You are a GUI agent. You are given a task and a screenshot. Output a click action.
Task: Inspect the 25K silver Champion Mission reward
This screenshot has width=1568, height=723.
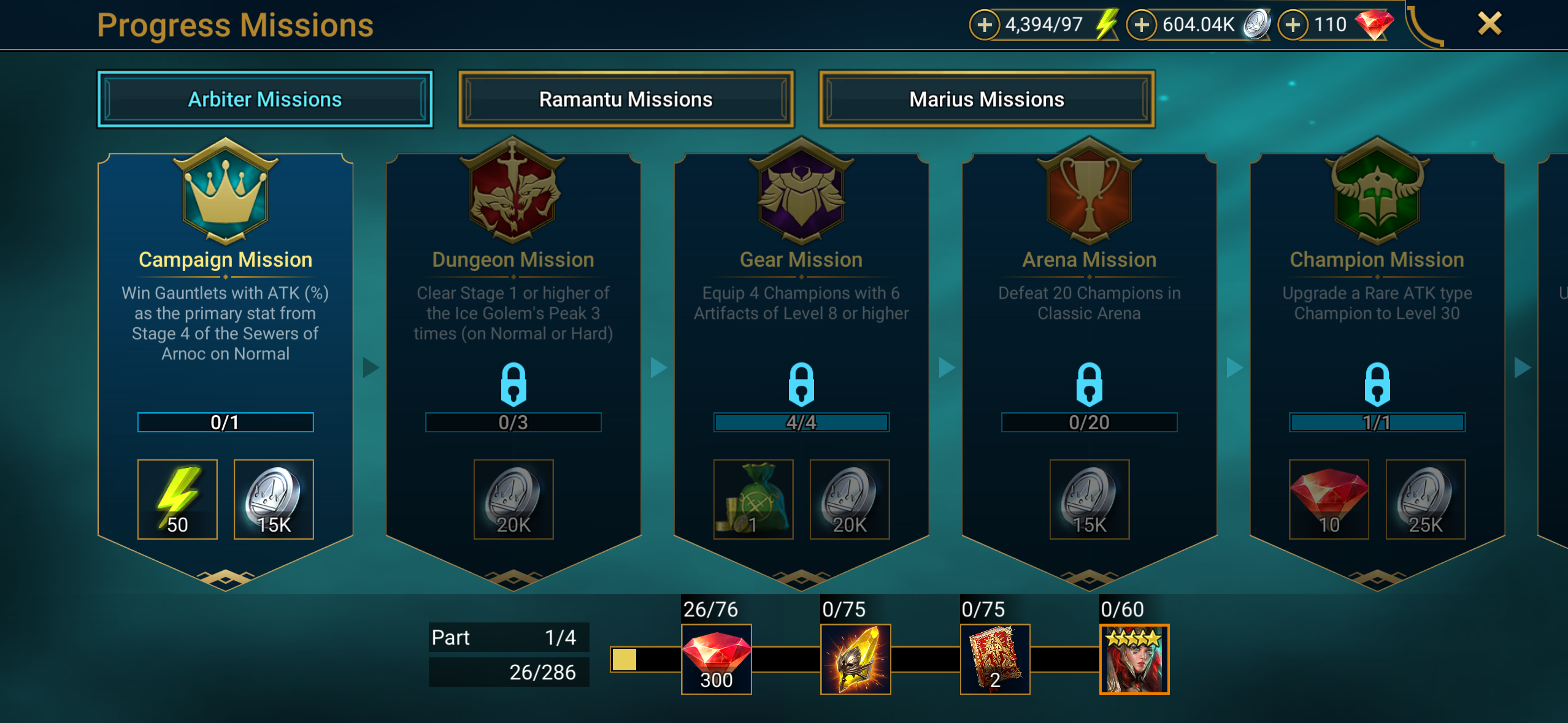click(1426, 499)
